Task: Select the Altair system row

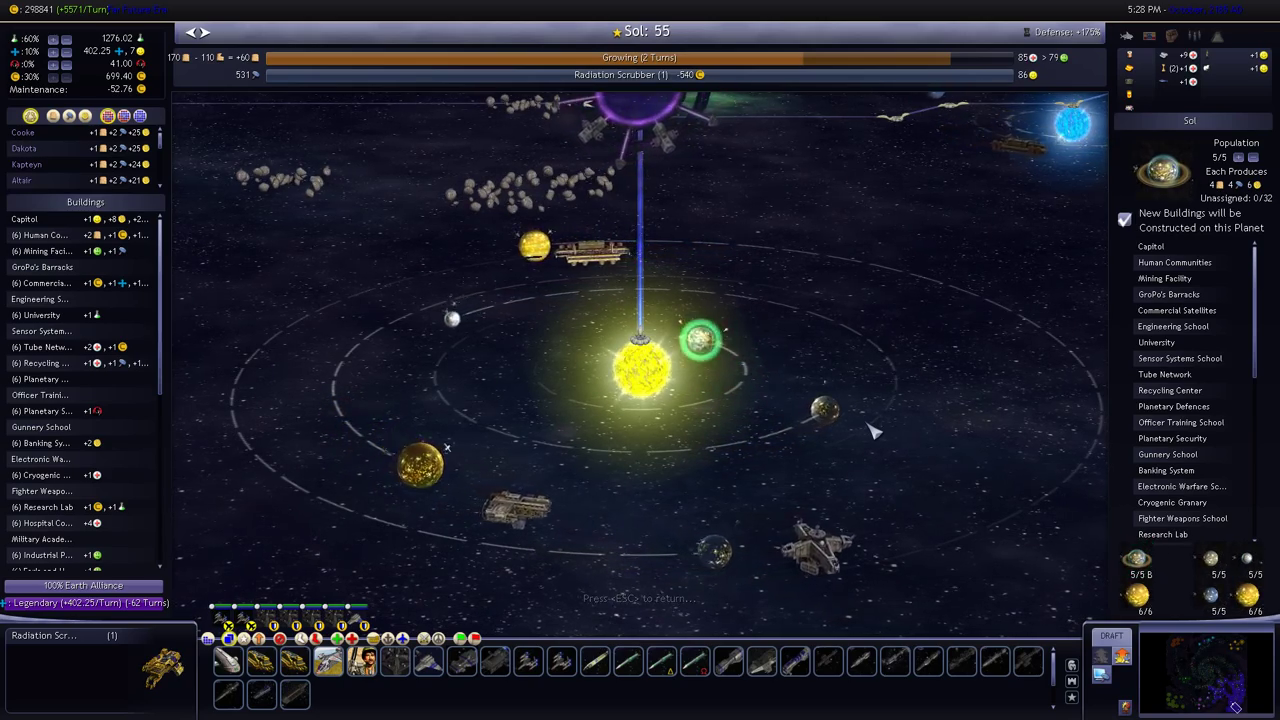Action: coord(22,181)
